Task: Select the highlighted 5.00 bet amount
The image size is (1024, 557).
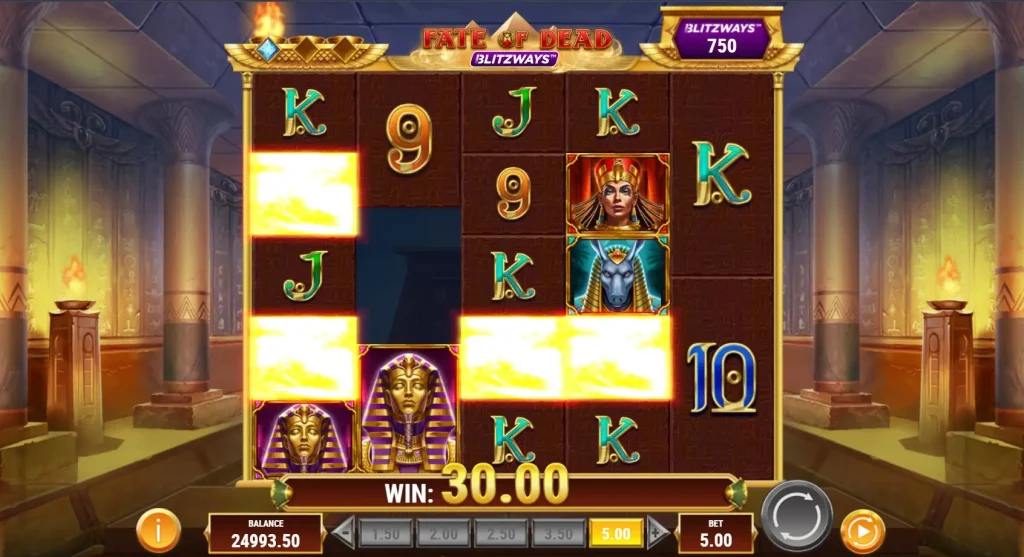Action: point(617,533)
